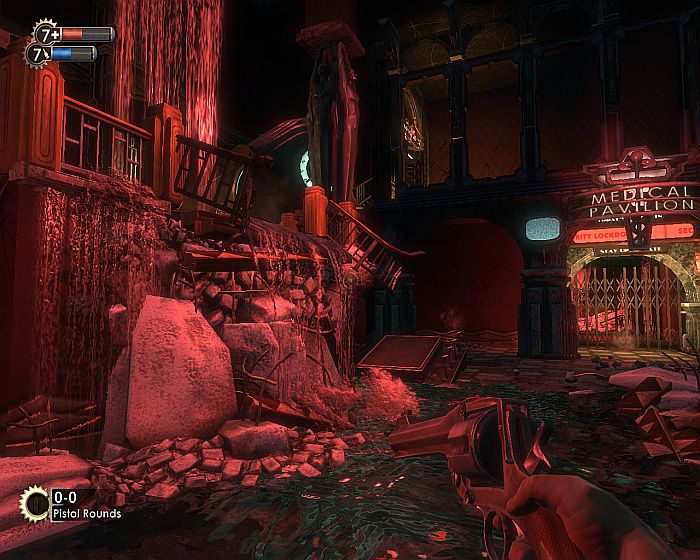Click the EVE hypo count gear
The height and width of the screenshot is (560, 700).
tap(40, 53)
